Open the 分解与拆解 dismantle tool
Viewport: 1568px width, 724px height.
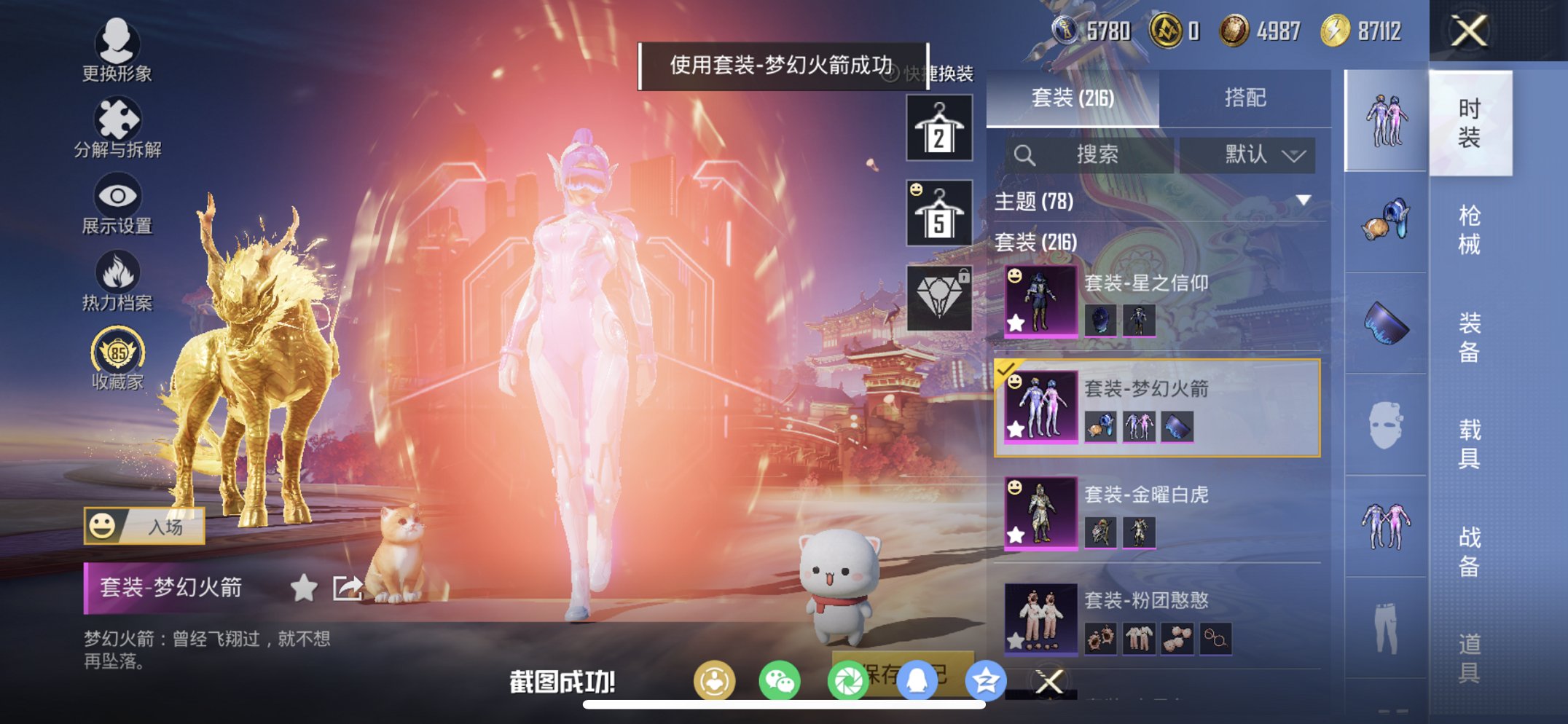[x=119, y=131]
